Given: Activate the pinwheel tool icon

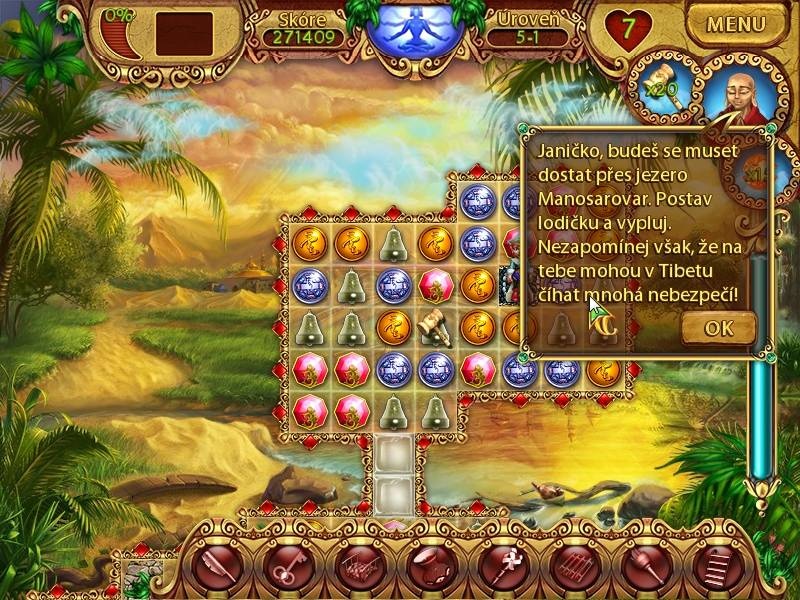Looking at the screenshot, I should pos(506,568).
